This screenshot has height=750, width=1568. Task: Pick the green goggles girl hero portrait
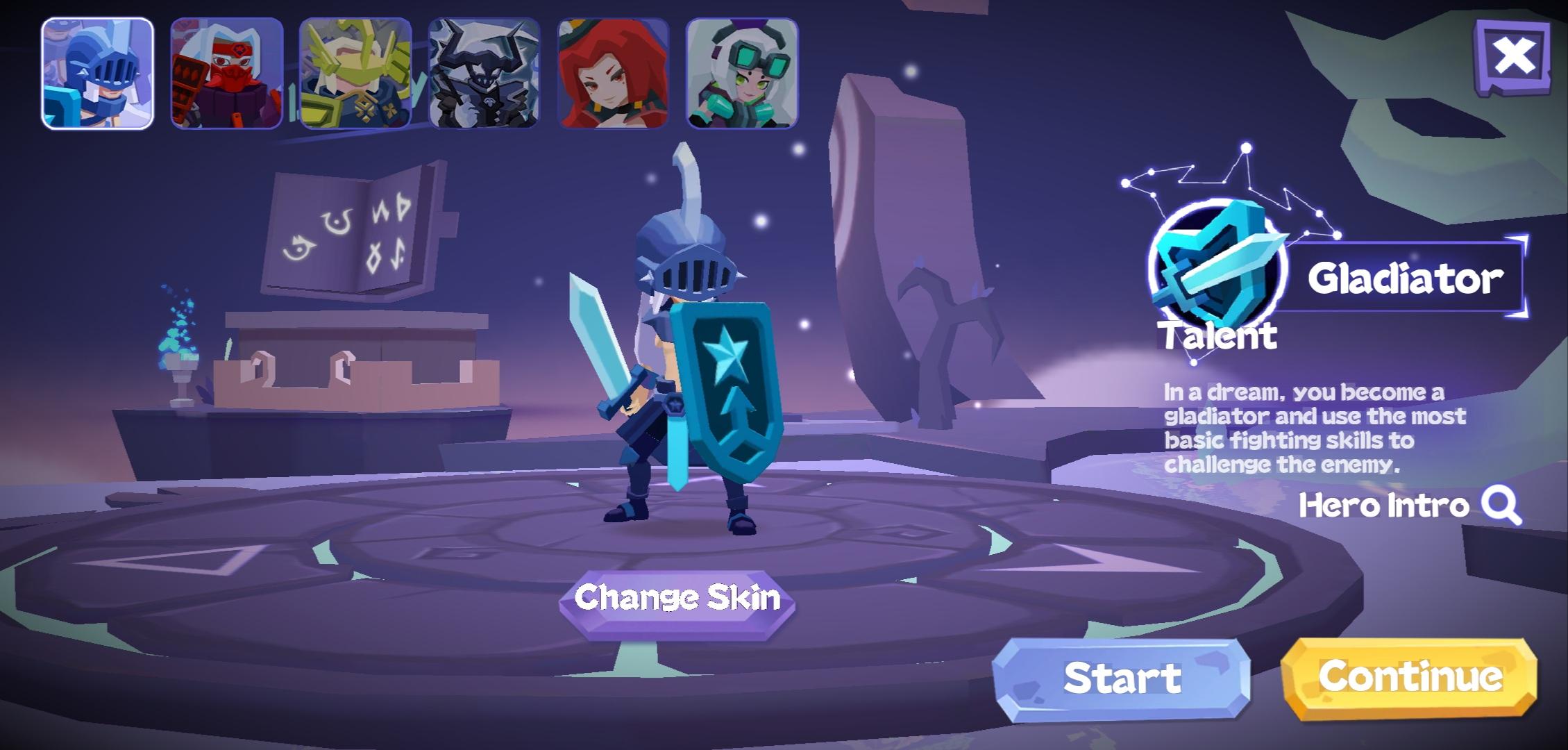(742, 74)
